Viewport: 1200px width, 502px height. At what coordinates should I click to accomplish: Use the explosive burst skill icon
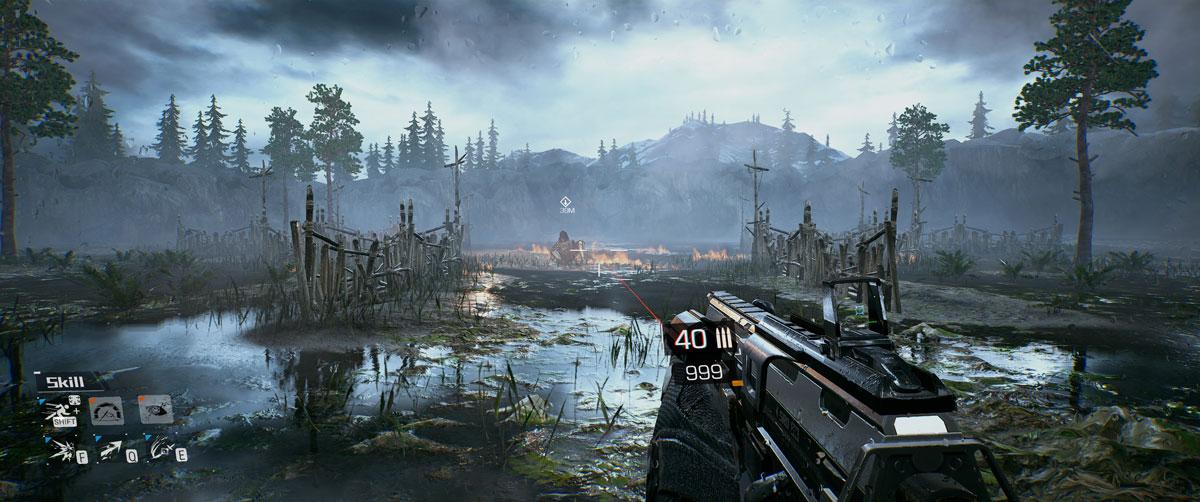point(63,452)
